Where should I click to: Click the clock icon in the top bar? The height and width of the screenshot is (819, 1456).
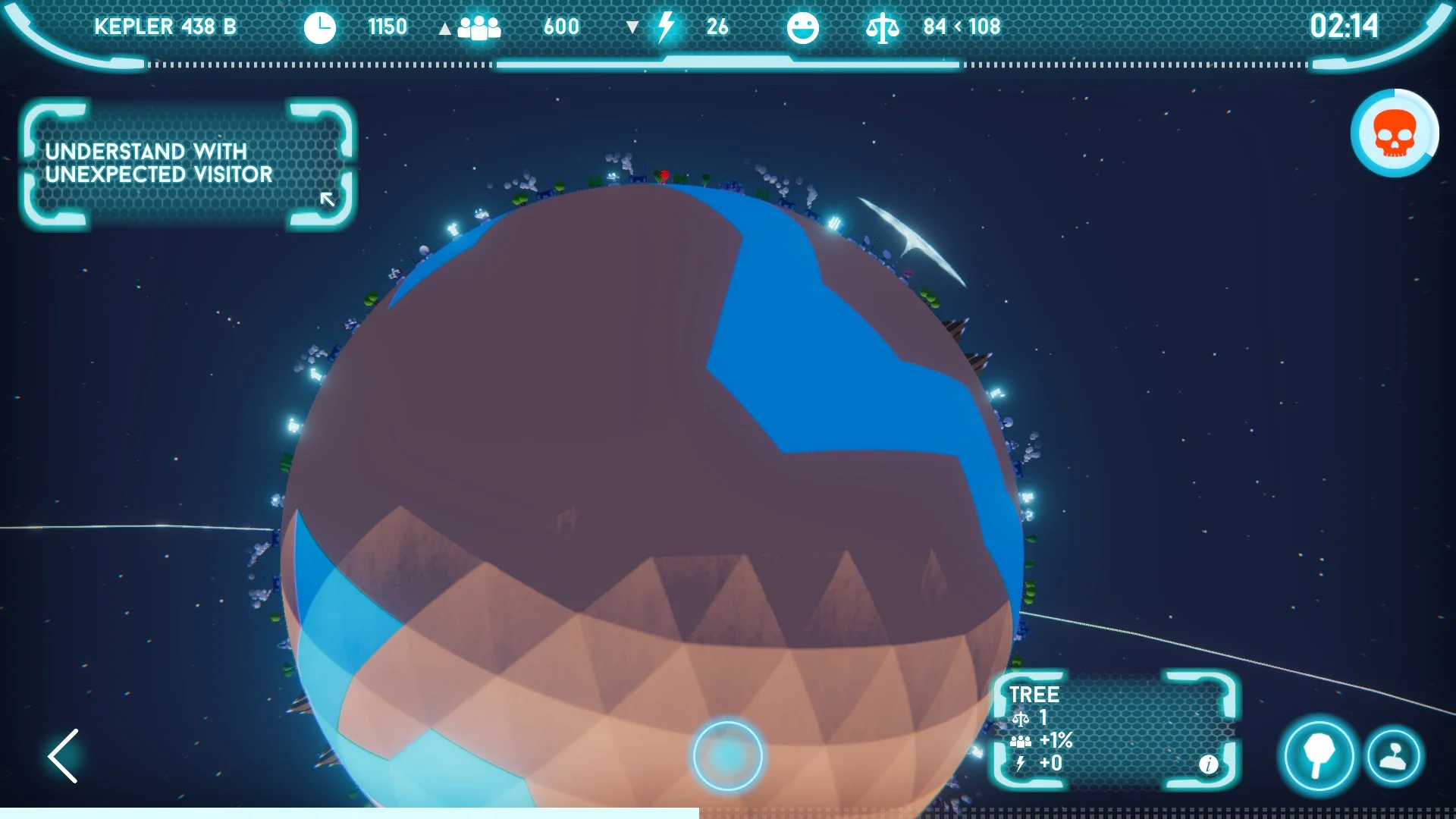320,27
